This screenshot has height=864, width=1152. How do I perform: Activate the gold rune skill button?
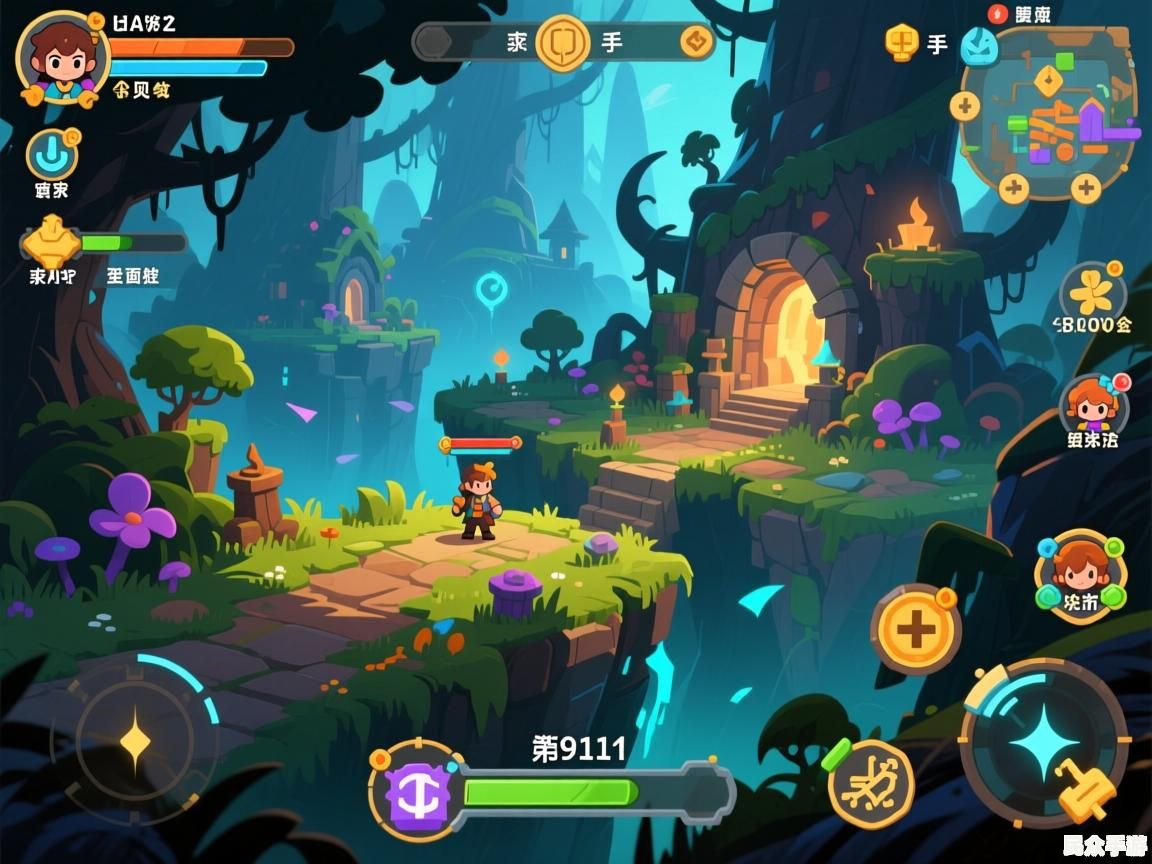coord(871,783)
